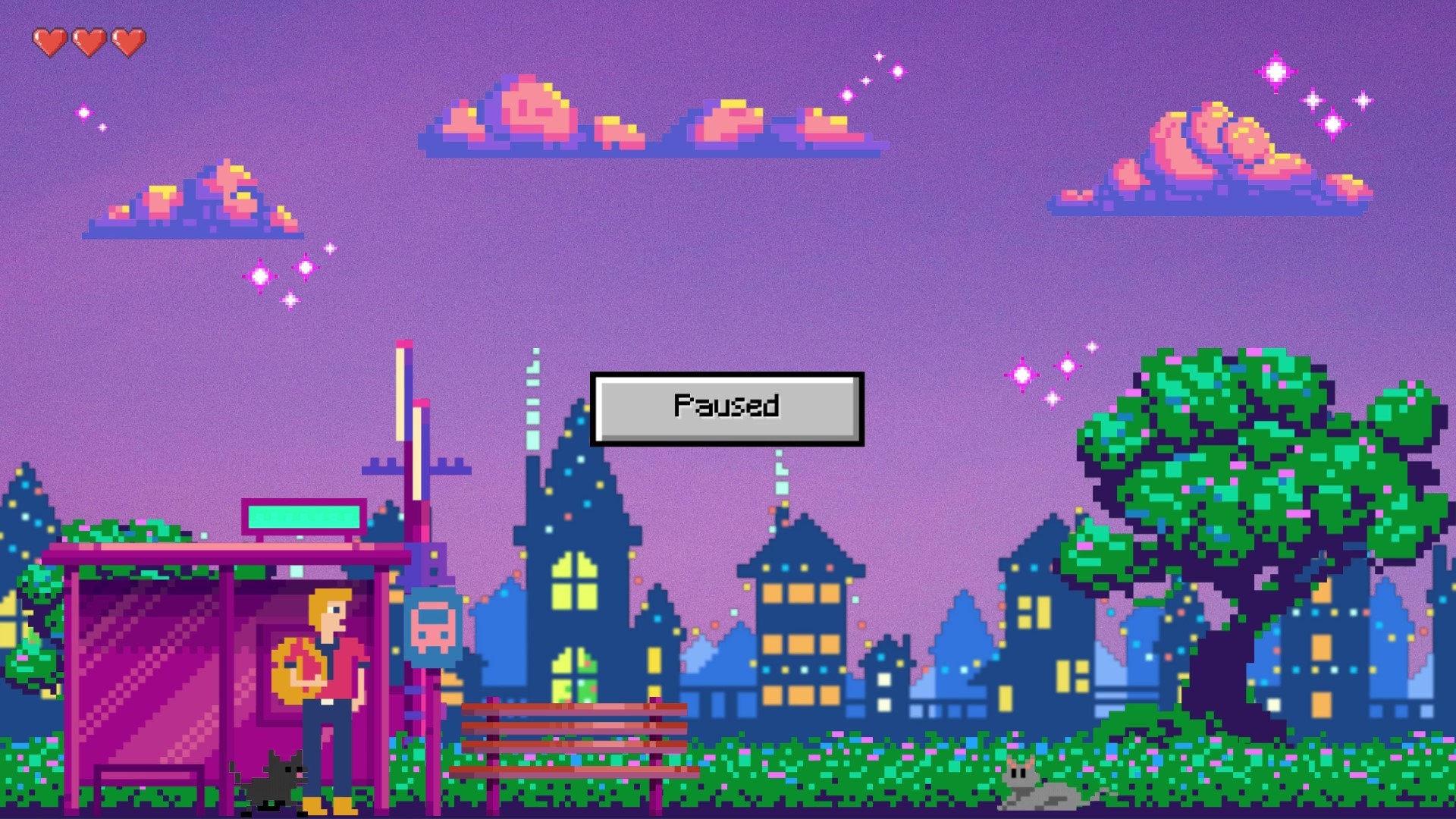Click the first heart in the health bar
This screenshot has height=819, width=1456.
[50, 42]
